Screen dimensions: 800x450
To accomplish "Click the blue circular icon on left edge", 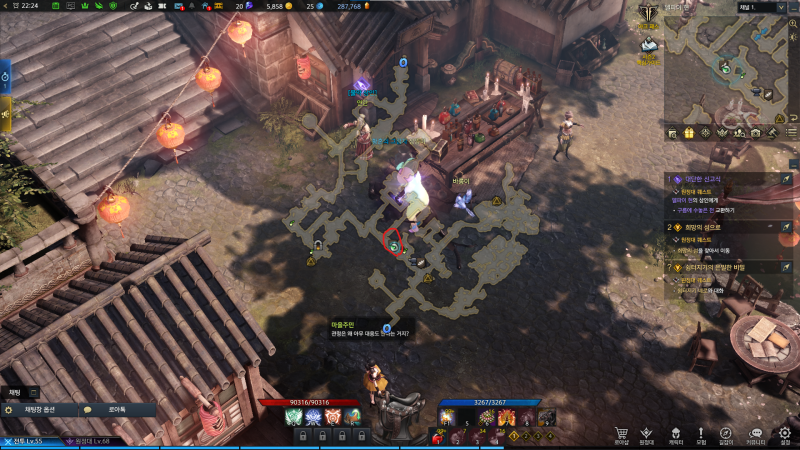I will [x=5, y=75].
